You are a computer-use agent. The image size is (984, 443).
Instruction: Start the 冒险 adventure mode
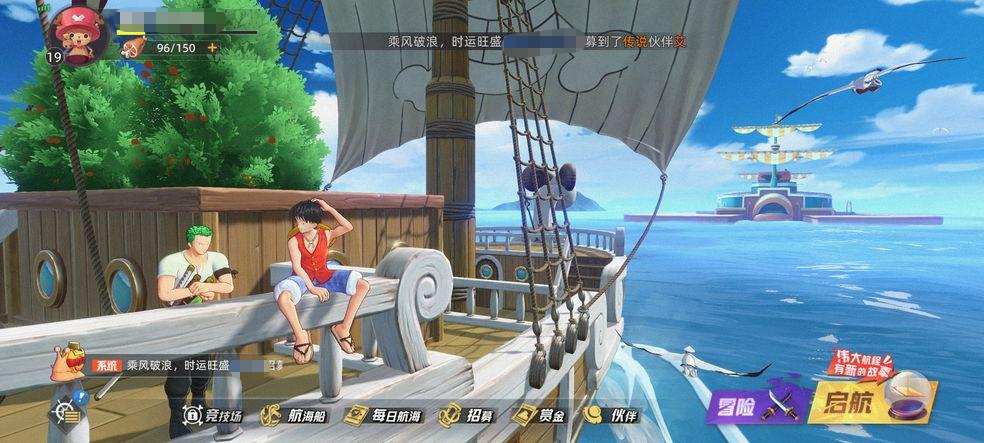pyautogui.click(x=749, y=404)
